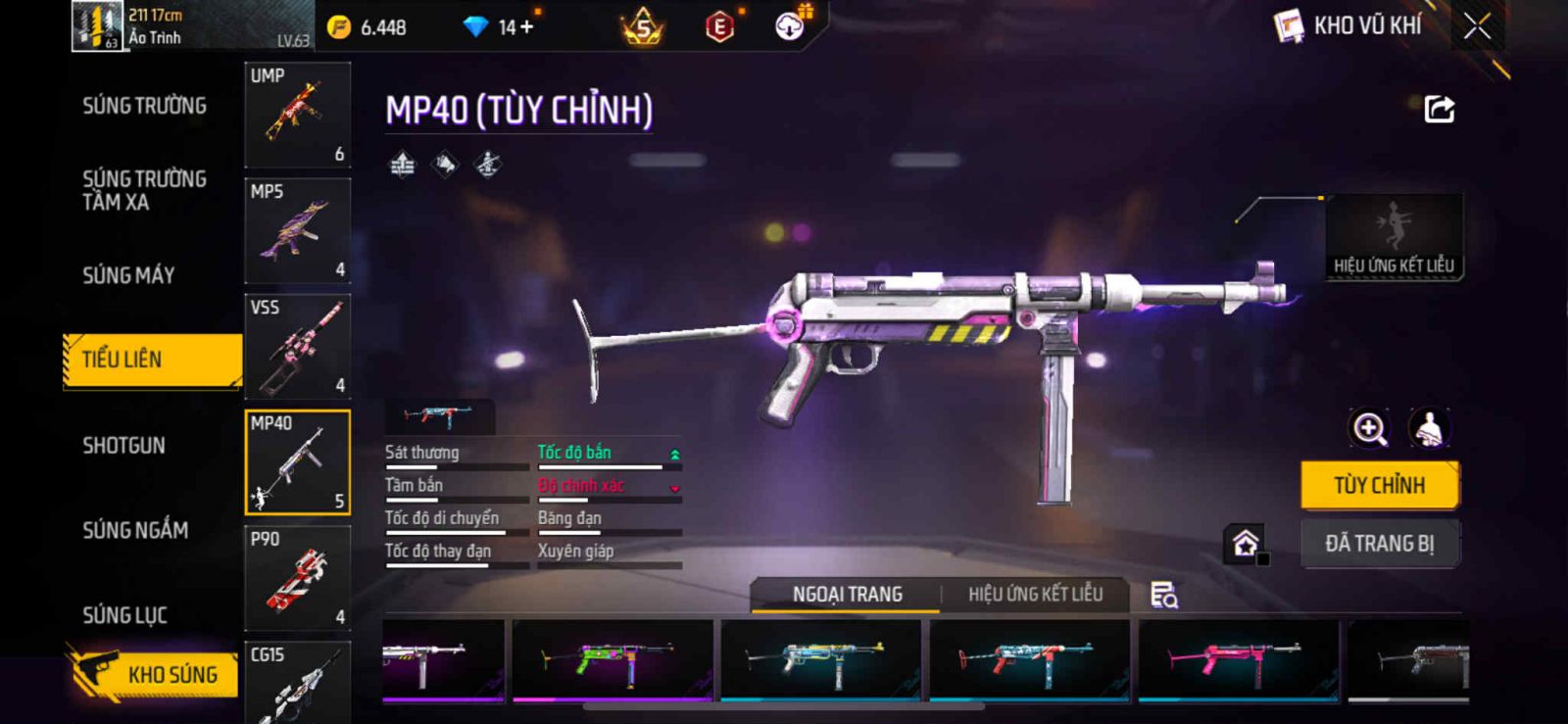
Task: Click the Đã Trang Bị button
Action: click(x=1379, y=543)
